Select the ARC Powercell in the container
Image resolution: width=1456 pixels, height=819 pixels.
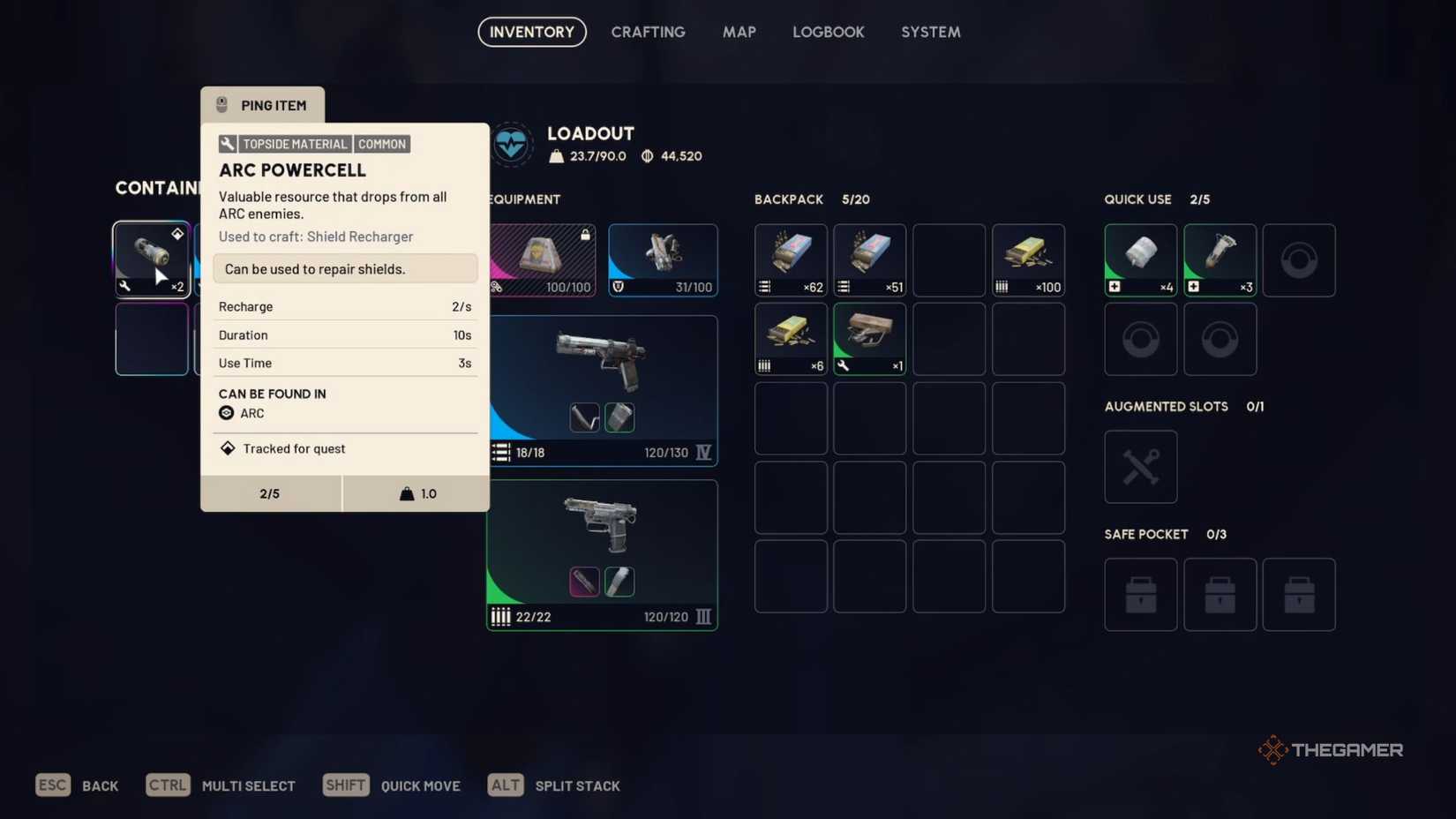(152, 259)
